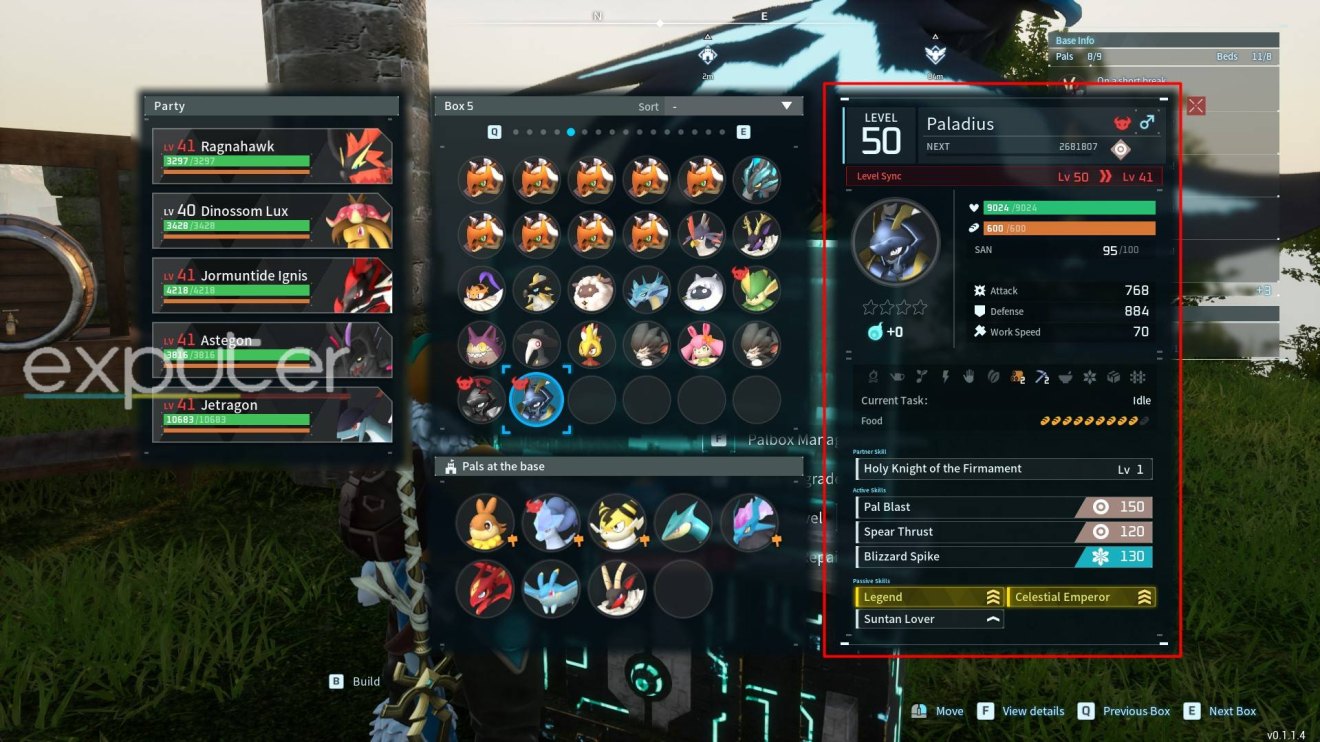Select the Watering suitability icon
Viewport: 1320px width, 742px height.
[897, 376]
